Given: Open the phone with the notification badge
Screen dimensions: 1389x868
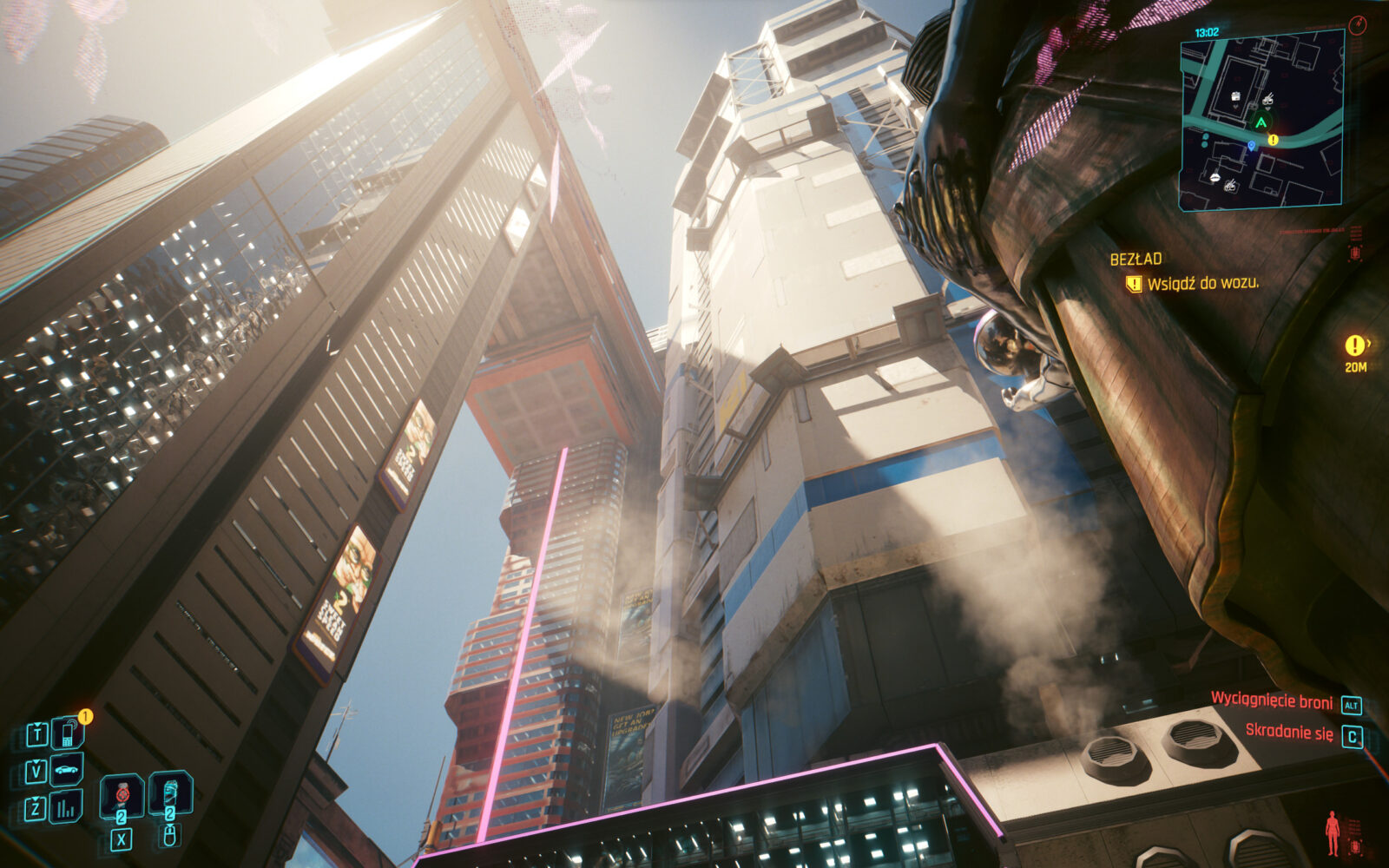Looking at the screenshot, I should coord(67,734).
